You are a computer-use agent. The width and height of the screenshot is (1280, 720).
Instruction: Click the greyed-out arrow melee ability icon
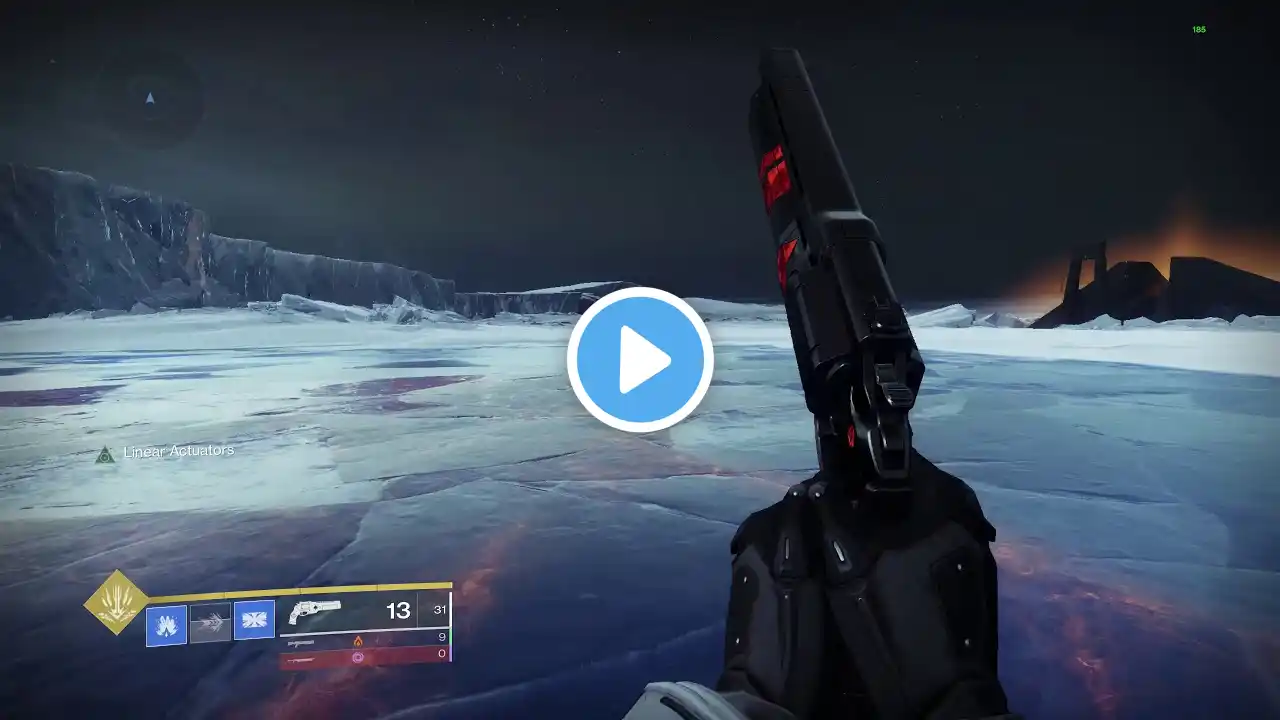(x=210, y=622)
